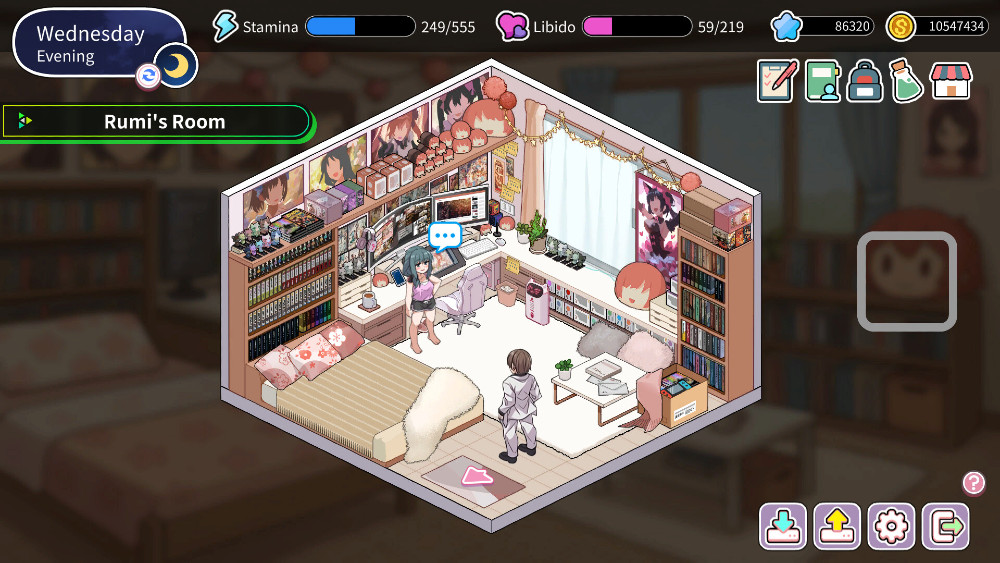
Task: Click the time refresh arrows button
Action: [x=148, y=76]
